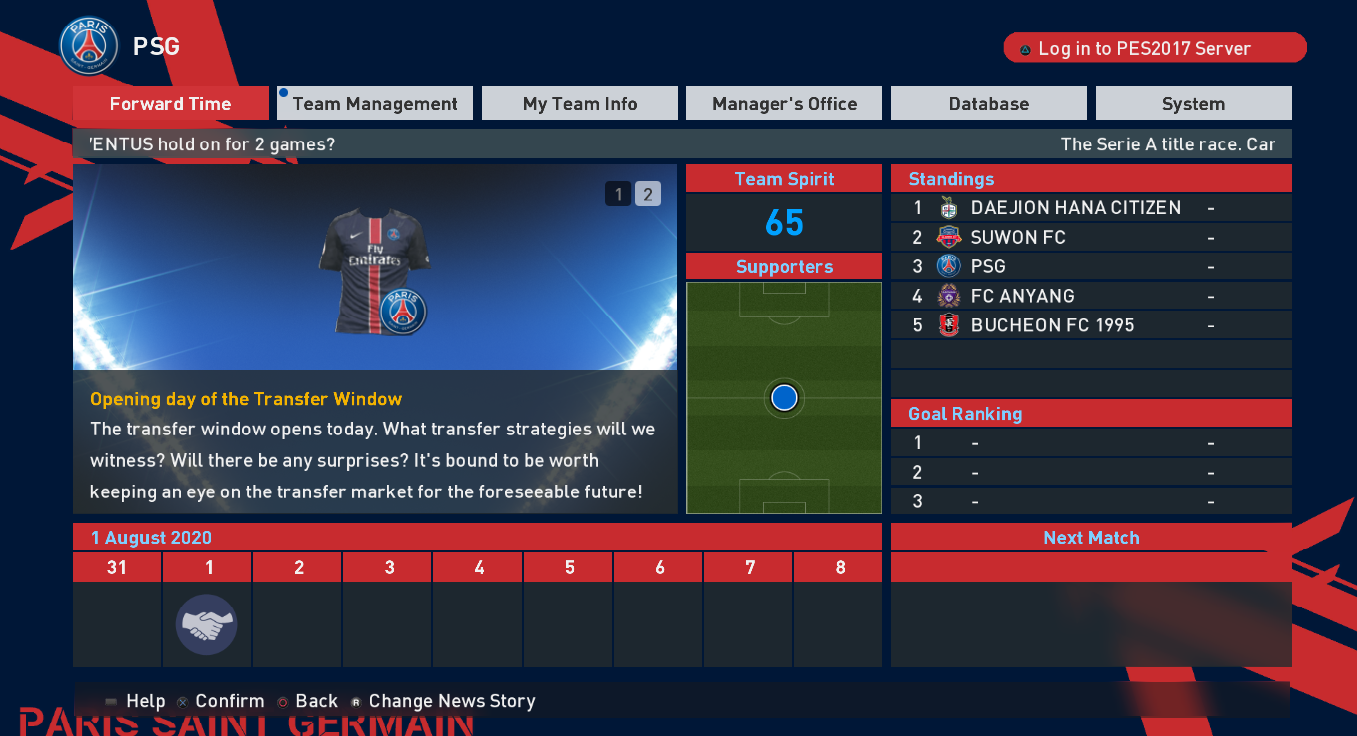Image resolution: width=1357 pixels, height=736 pixels.
Task: Log in to PES2017 Server
Action: click(x=1155, y=48)
